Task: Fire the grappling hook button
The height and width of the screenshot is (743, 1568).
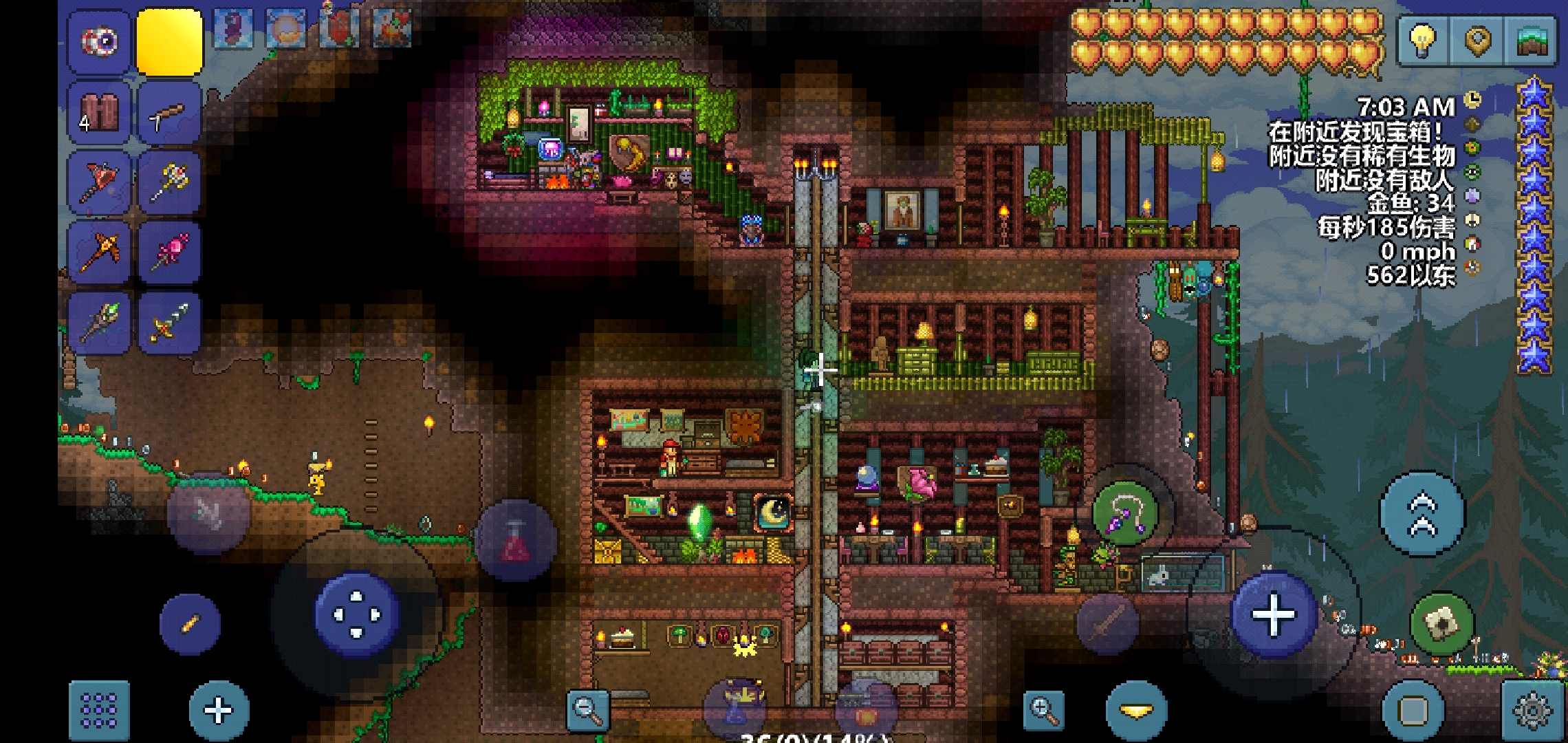Action: point(1126,514)
